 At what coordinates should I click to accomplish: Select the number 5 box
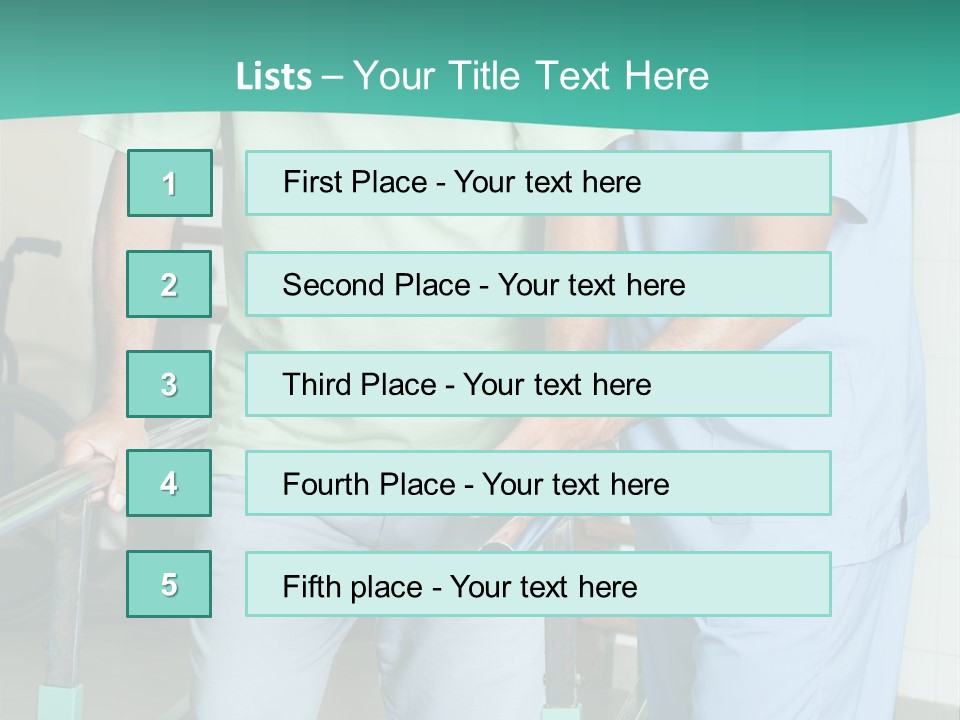tap(169, 584)
